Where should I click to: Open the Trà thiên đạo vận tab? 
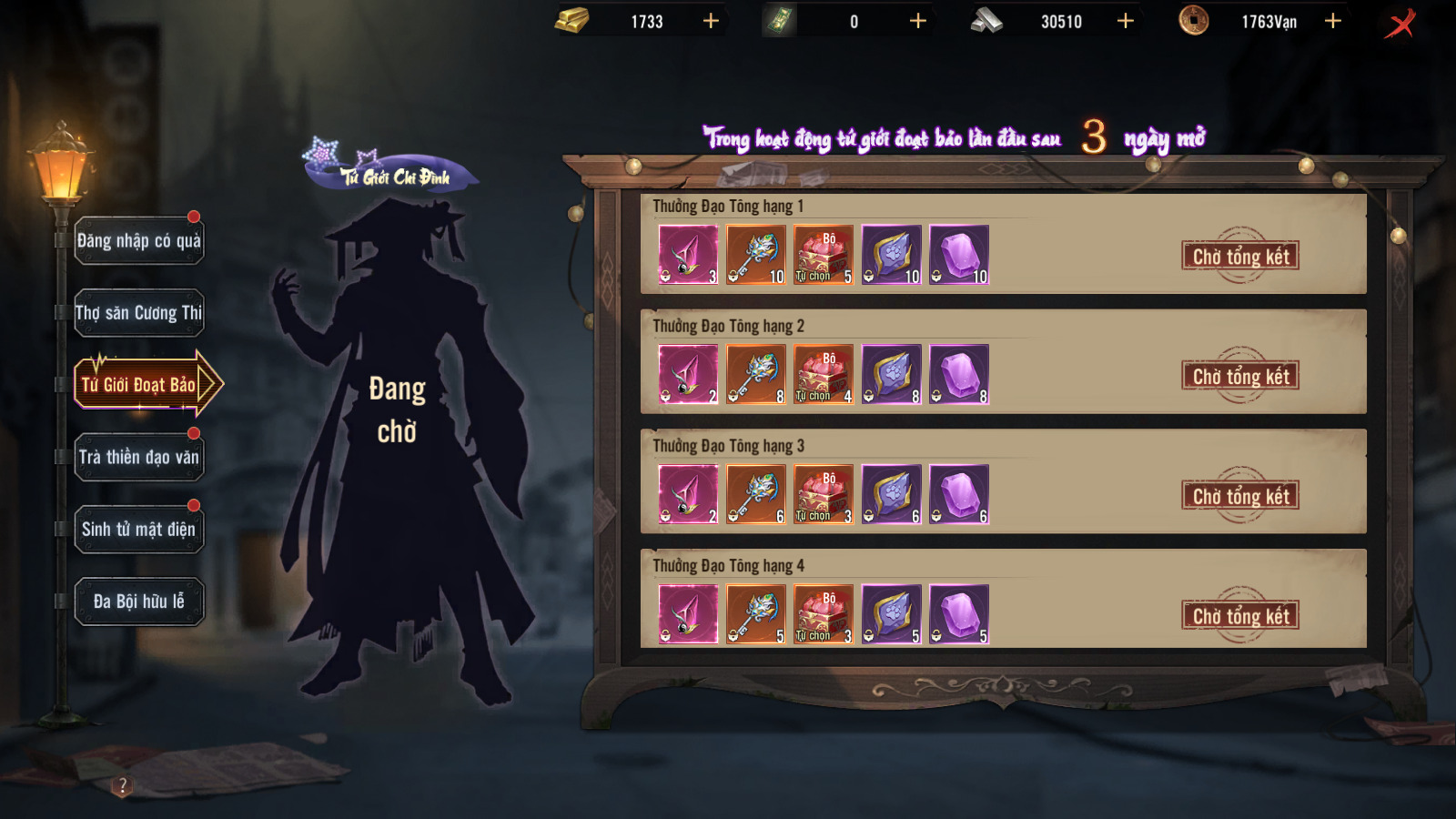point(139,457)
